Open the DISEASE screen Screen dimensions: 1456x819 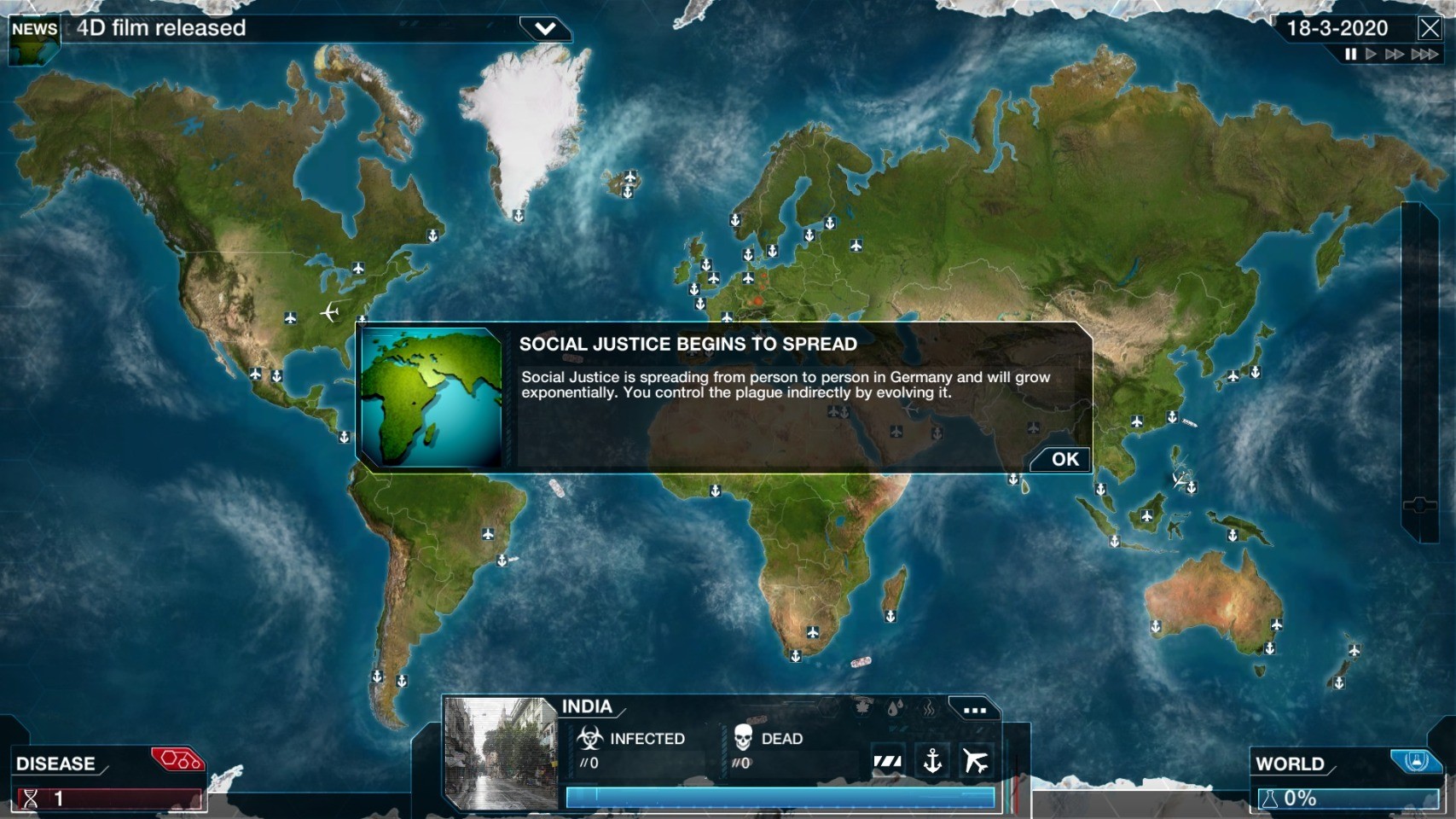click(x=56, y=764)
